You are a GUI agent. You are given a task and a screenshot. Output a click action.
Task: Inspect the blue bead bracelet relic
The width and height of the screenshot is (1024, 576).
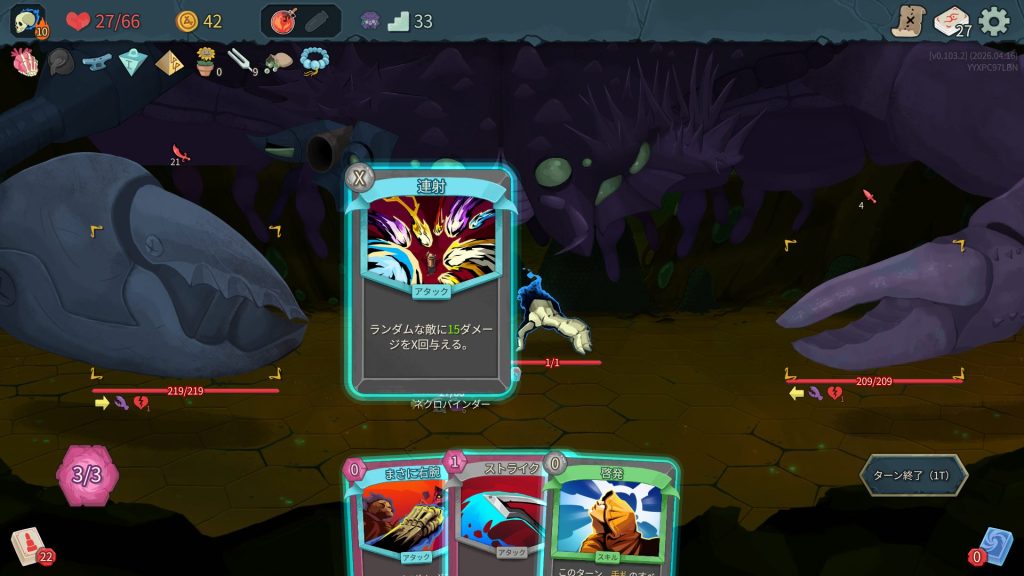point(314,62)
